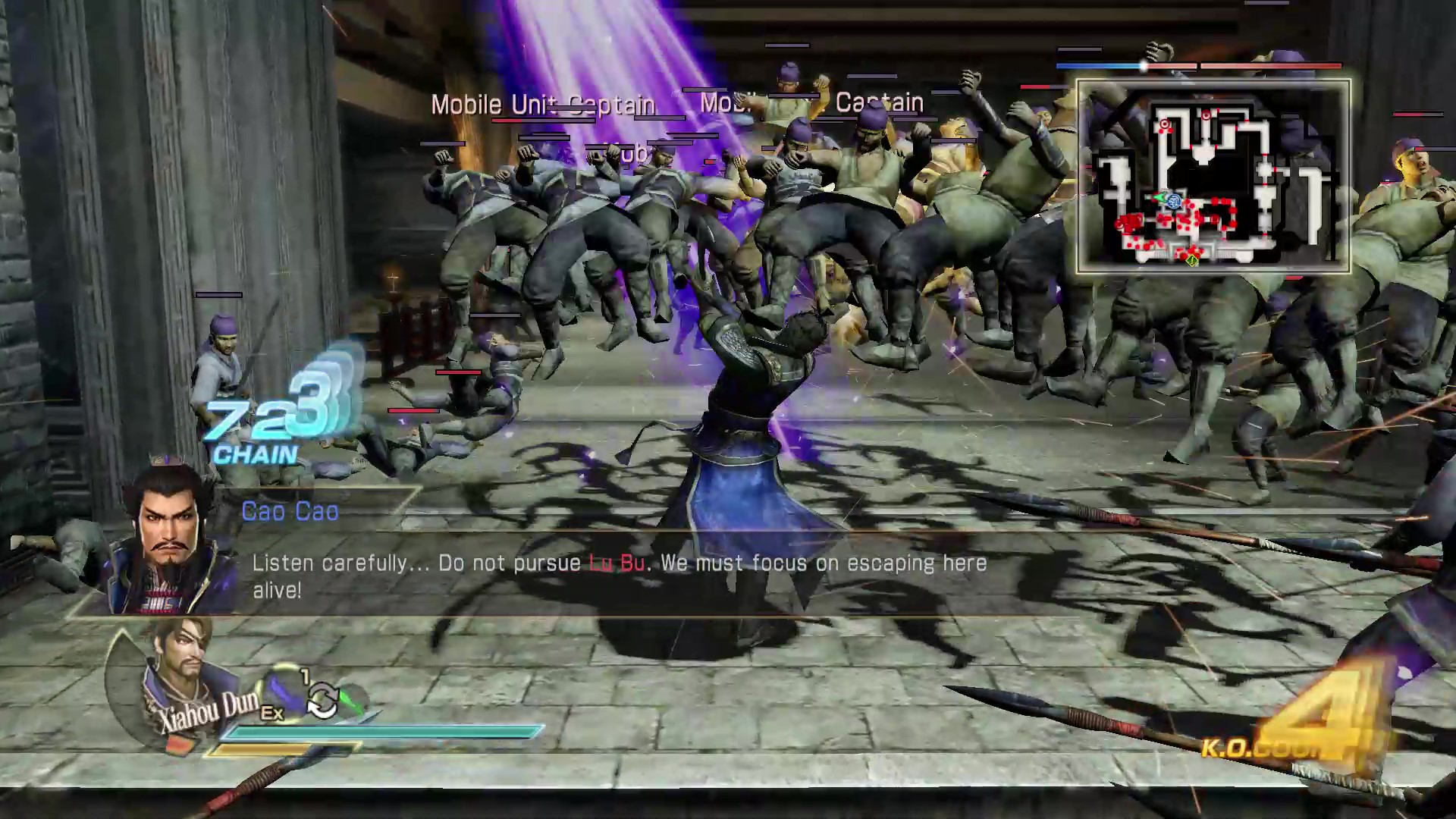Click the battlefield minimap
1456x819 pixels.
pyautogui.click(x=1213, y=176)
